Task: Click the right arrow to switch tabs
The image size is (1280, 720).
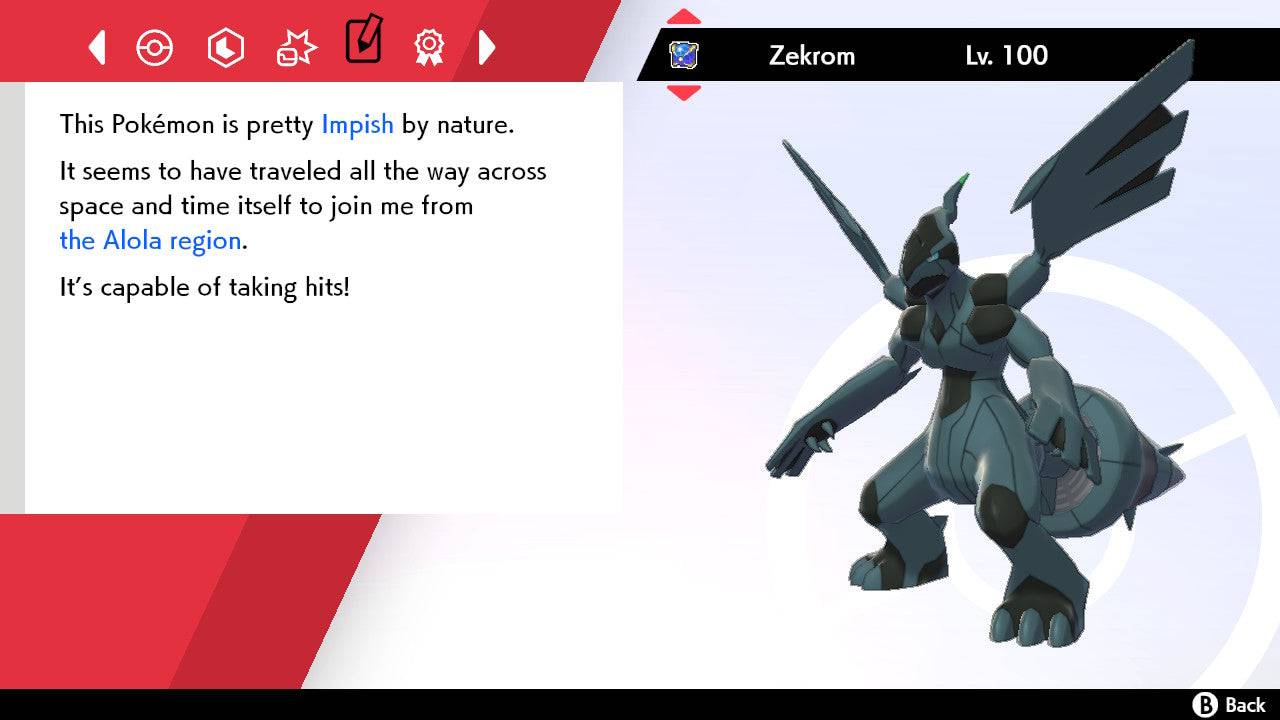Action: [487, 47]
